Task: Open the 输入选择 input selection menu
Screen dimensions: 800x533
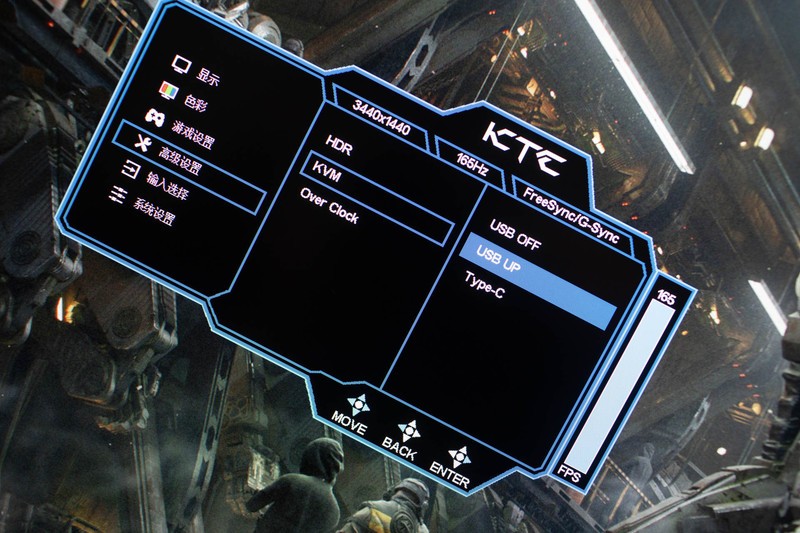Action: [x=168, y=189]
